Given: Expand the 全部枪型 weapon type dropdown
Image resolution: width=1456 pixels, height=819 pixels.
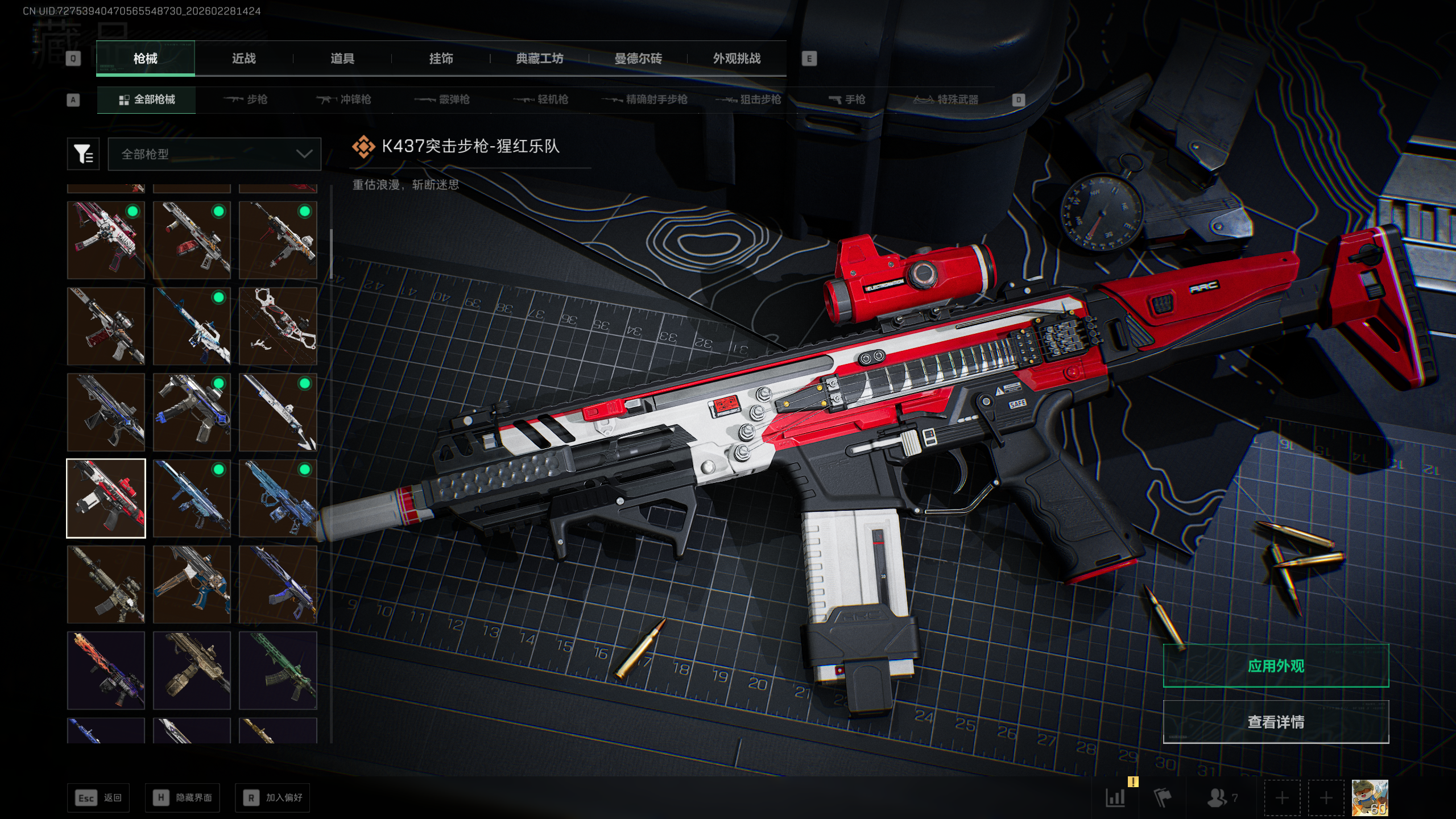Looking at the screenshot, I should pos(214,154).
